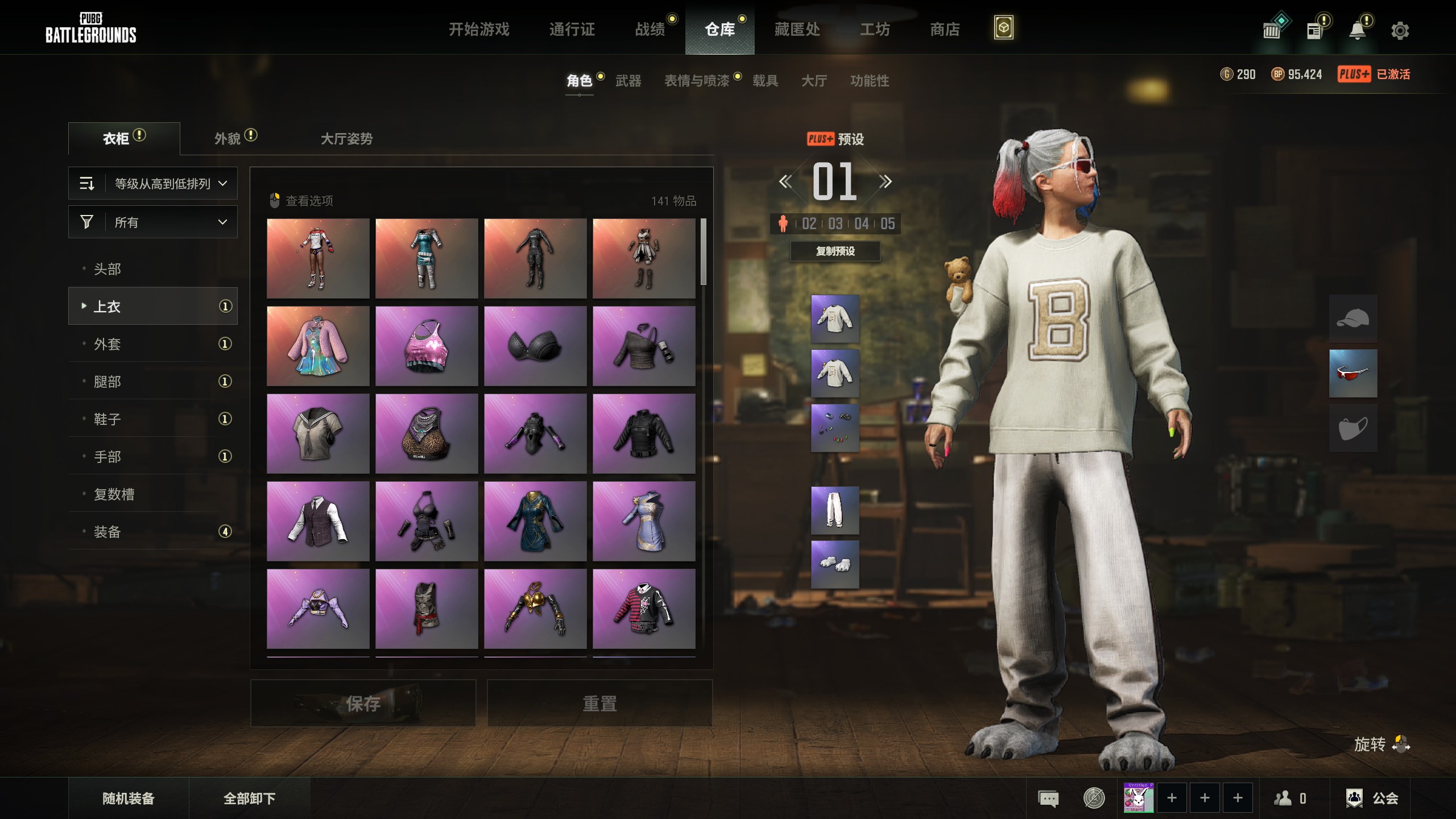Select the equipped red sunglasses slot
This screenshot has width=1456, height=819.
tap(1352, 373)
